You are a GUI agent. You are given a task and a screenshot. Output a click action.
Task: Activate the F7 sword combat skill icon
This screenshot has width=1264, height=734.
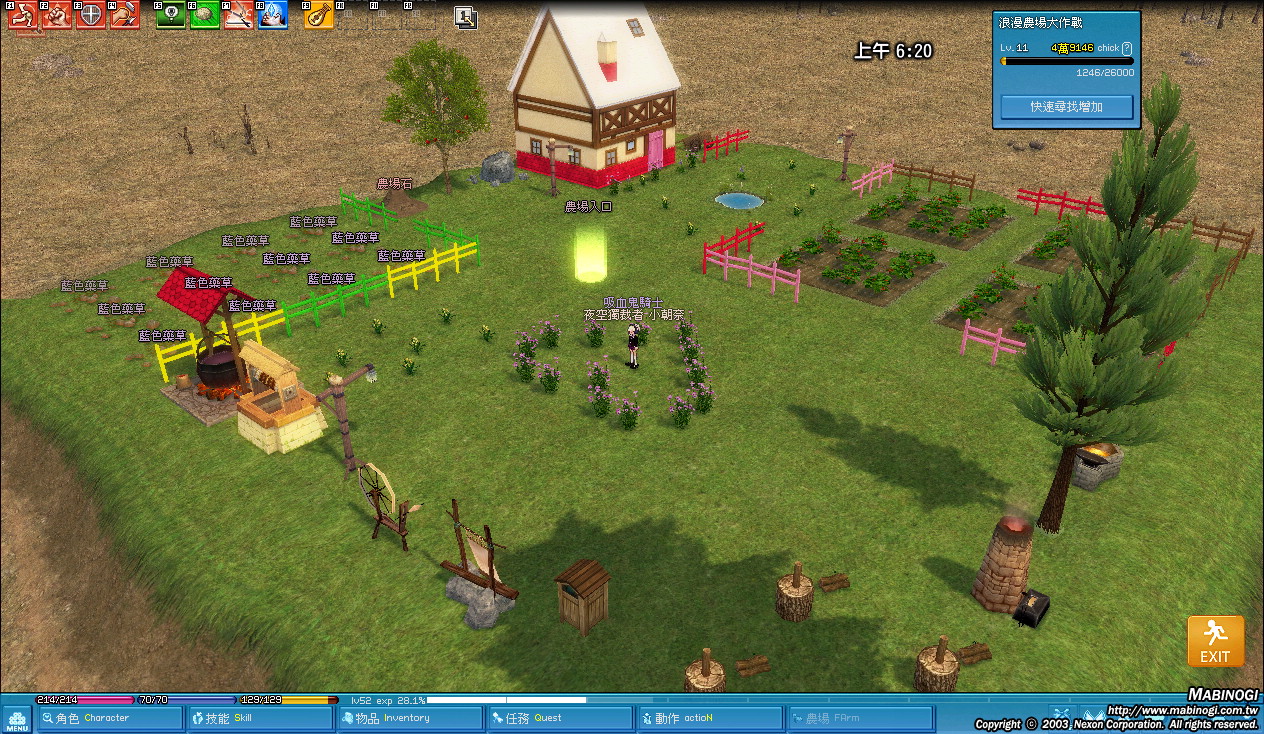(x=238, y=15)
